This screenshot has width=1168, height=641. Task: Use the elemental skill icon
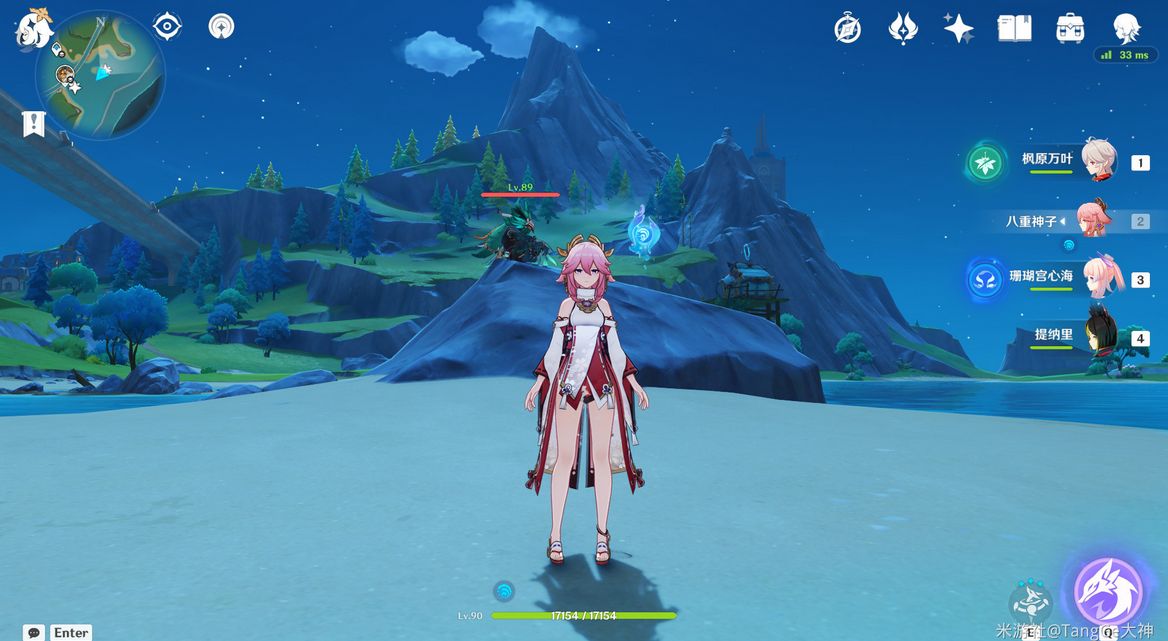(x=1029, y=602)
